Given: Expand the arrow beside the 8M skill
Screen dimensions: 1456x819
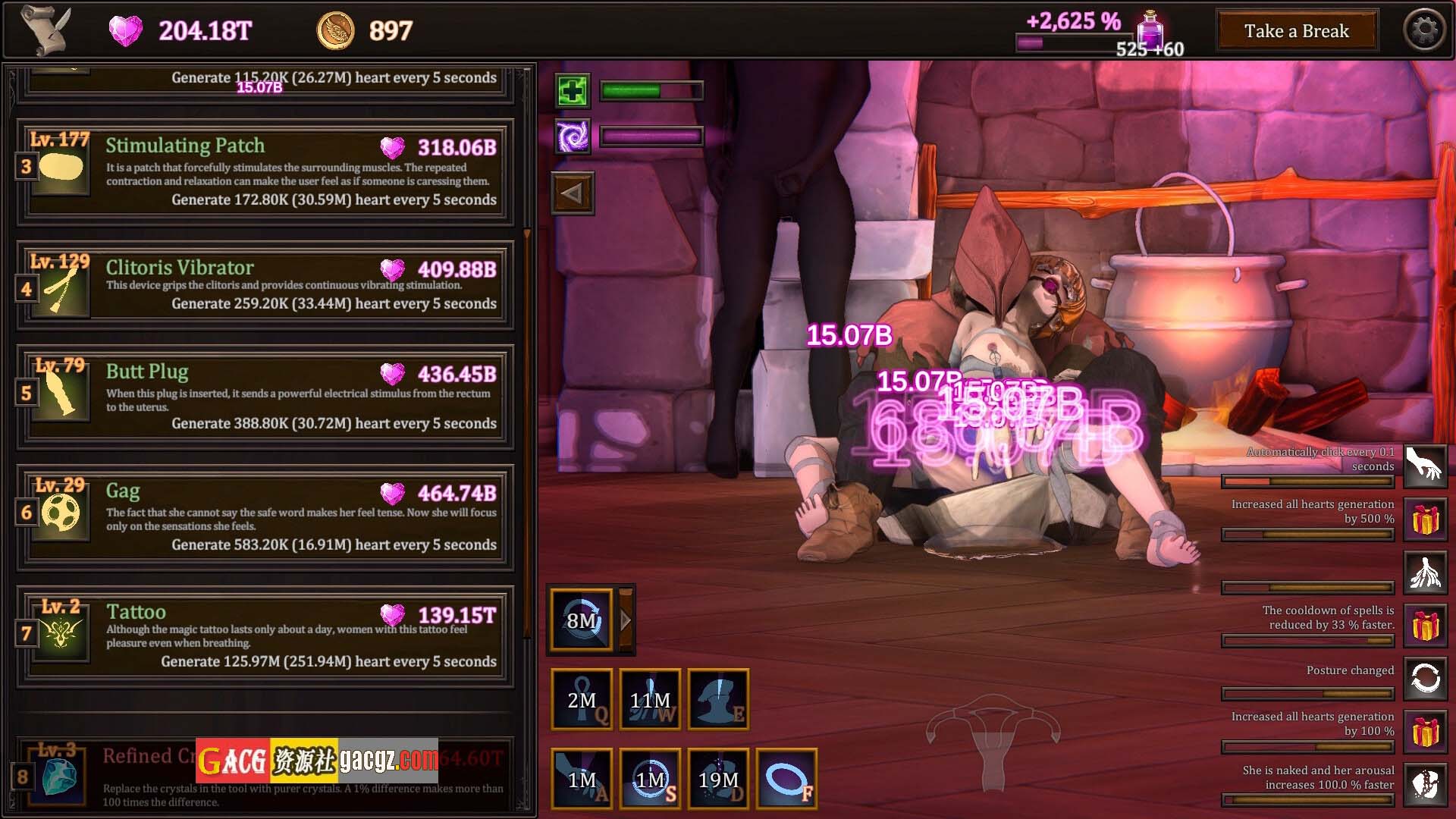Looking at the screenshot, I should 626,620.
